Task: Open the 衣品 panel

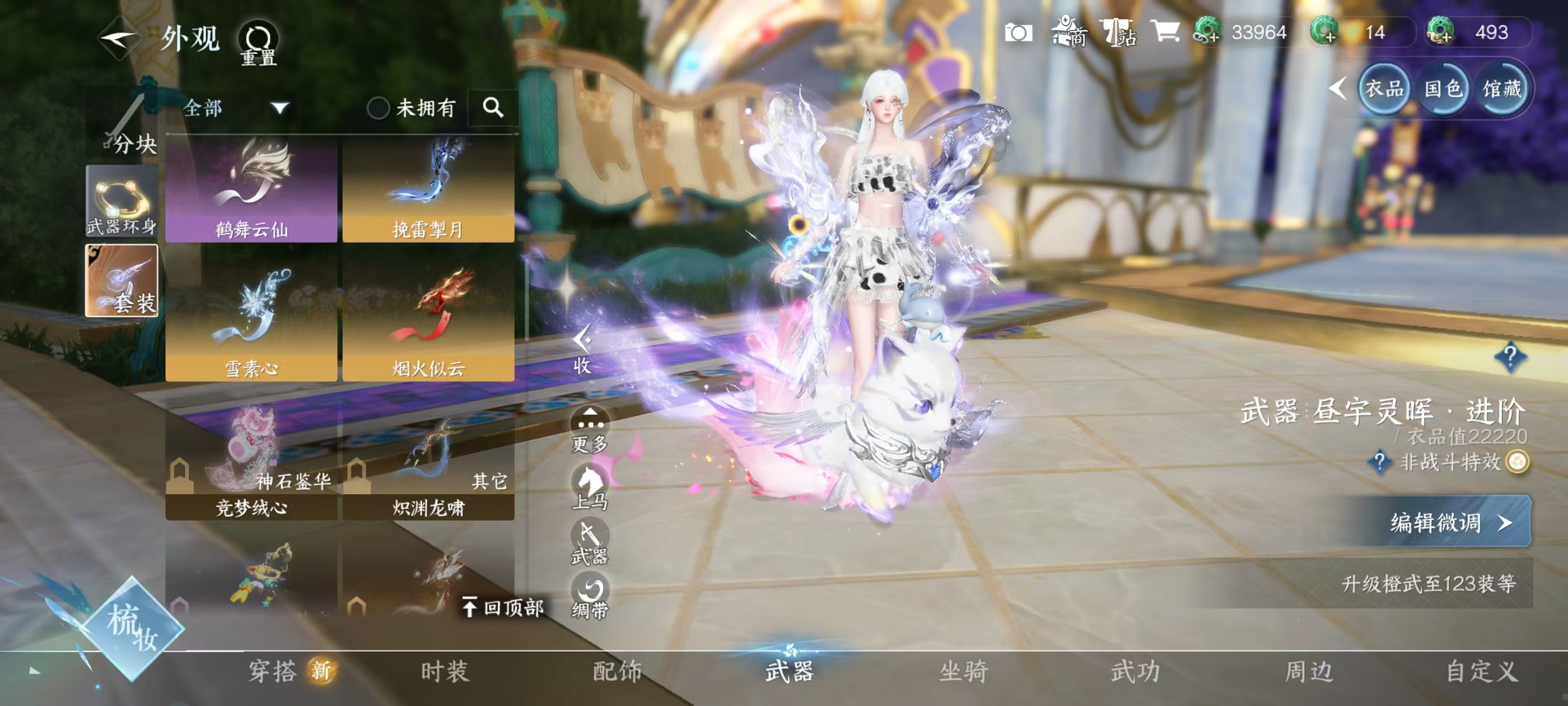Action: coord(1384,90)
